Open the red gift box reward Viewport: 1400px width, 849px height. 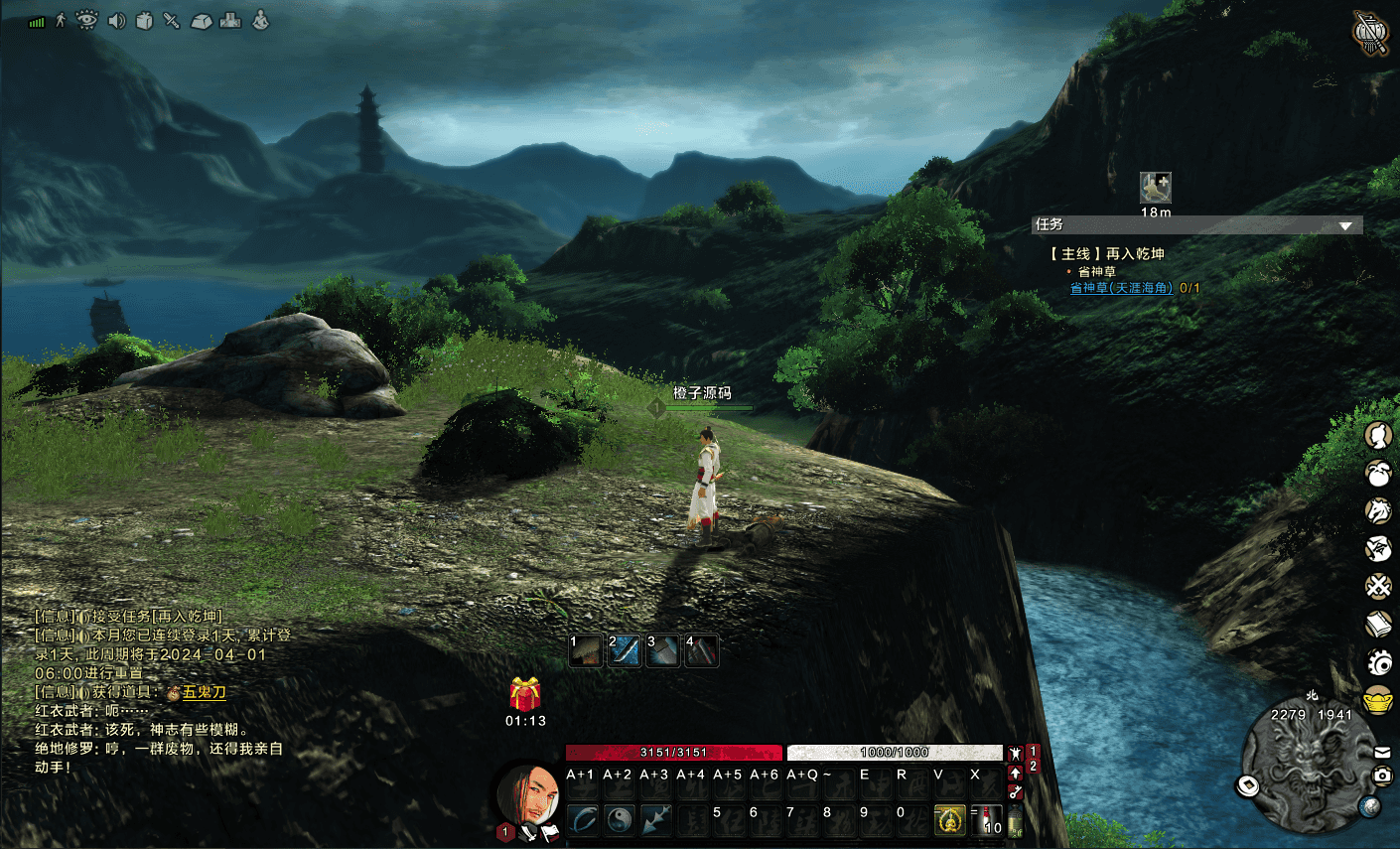[x=525, y=693]
